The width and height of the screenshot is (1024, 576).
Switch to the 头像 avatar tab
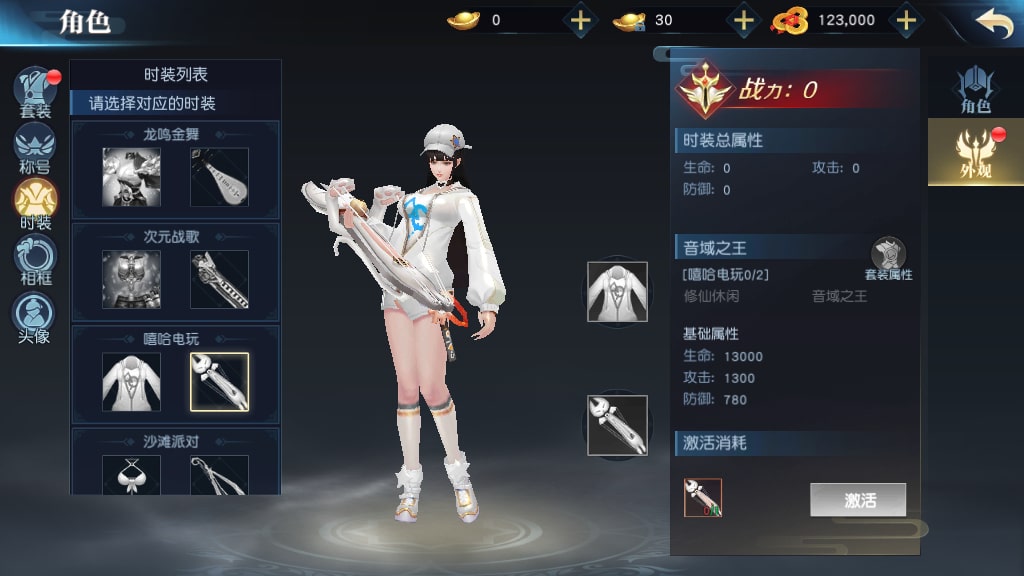(x=34, y=315)
